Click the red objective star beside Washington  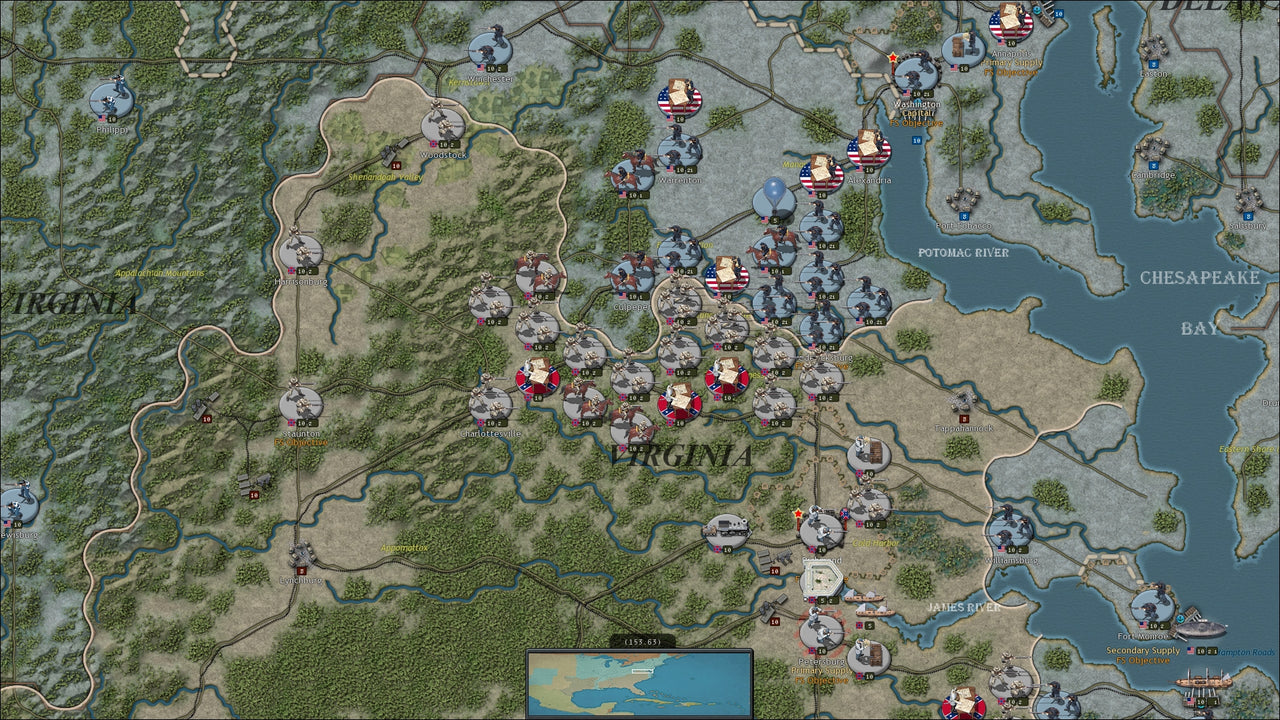click(893, 58)
